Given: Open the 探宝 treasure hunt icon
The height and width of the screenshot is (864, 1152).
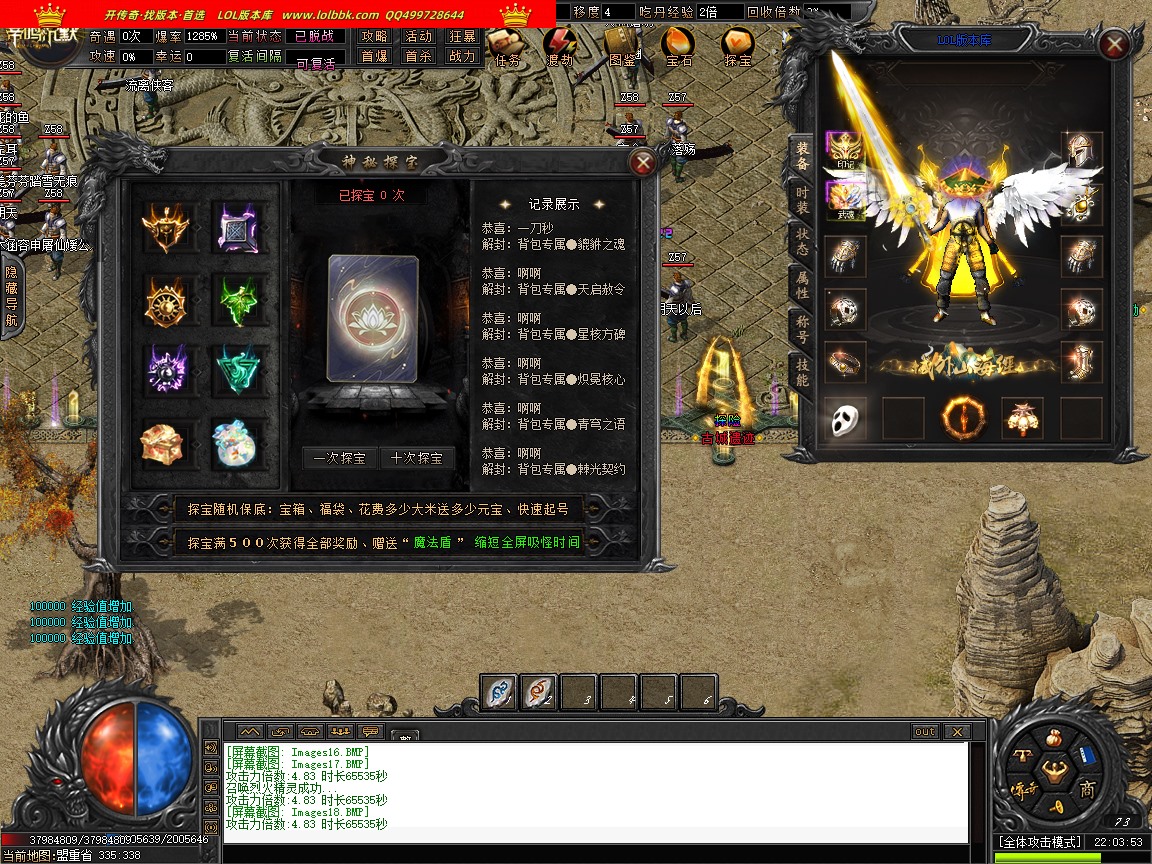Looking at the screenshot, I should pos(738,47).
